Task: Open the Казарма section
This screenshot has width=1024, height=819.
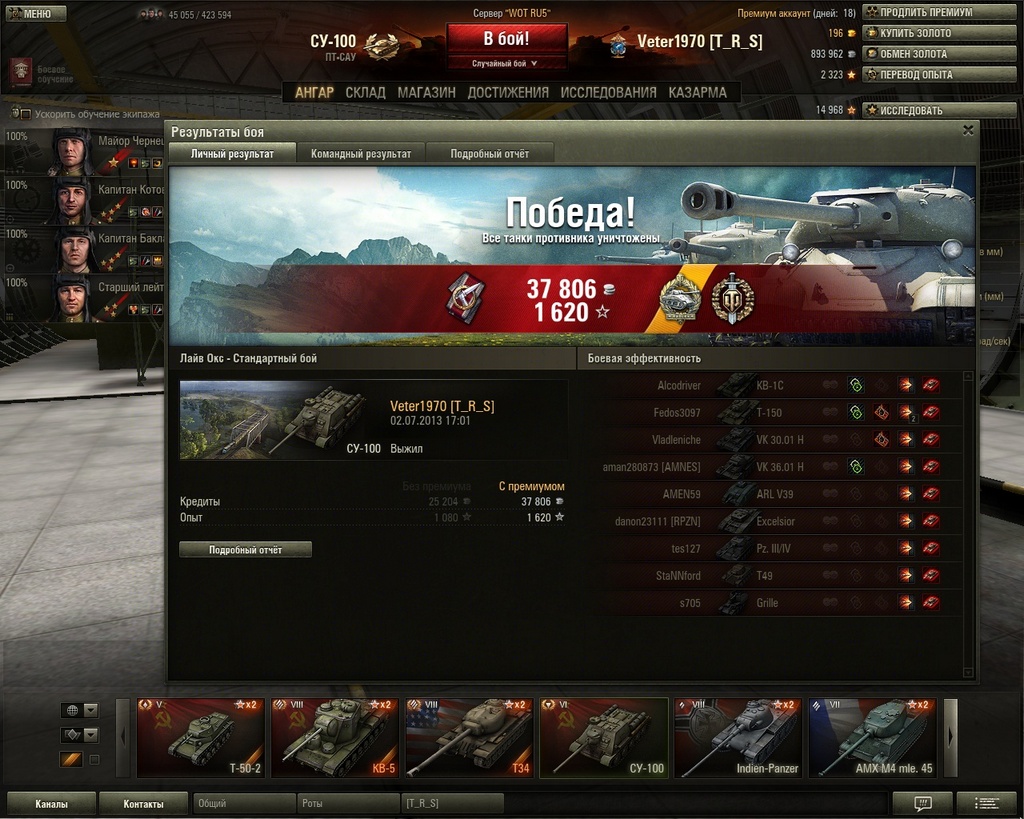Action: 697,92
